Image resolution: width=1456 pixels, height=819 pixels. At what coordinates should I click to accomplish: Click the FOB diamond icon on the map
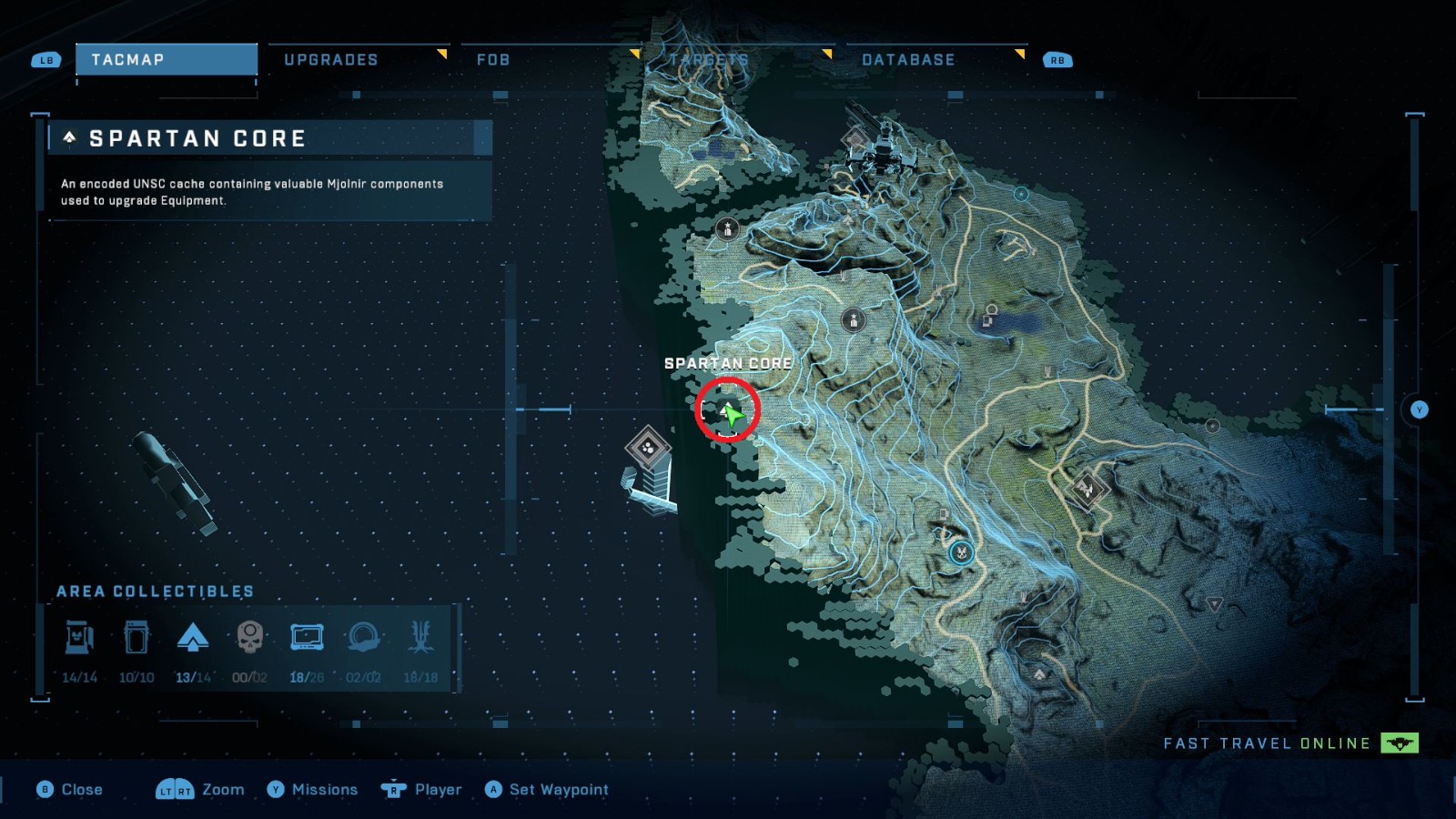(649, 450)
